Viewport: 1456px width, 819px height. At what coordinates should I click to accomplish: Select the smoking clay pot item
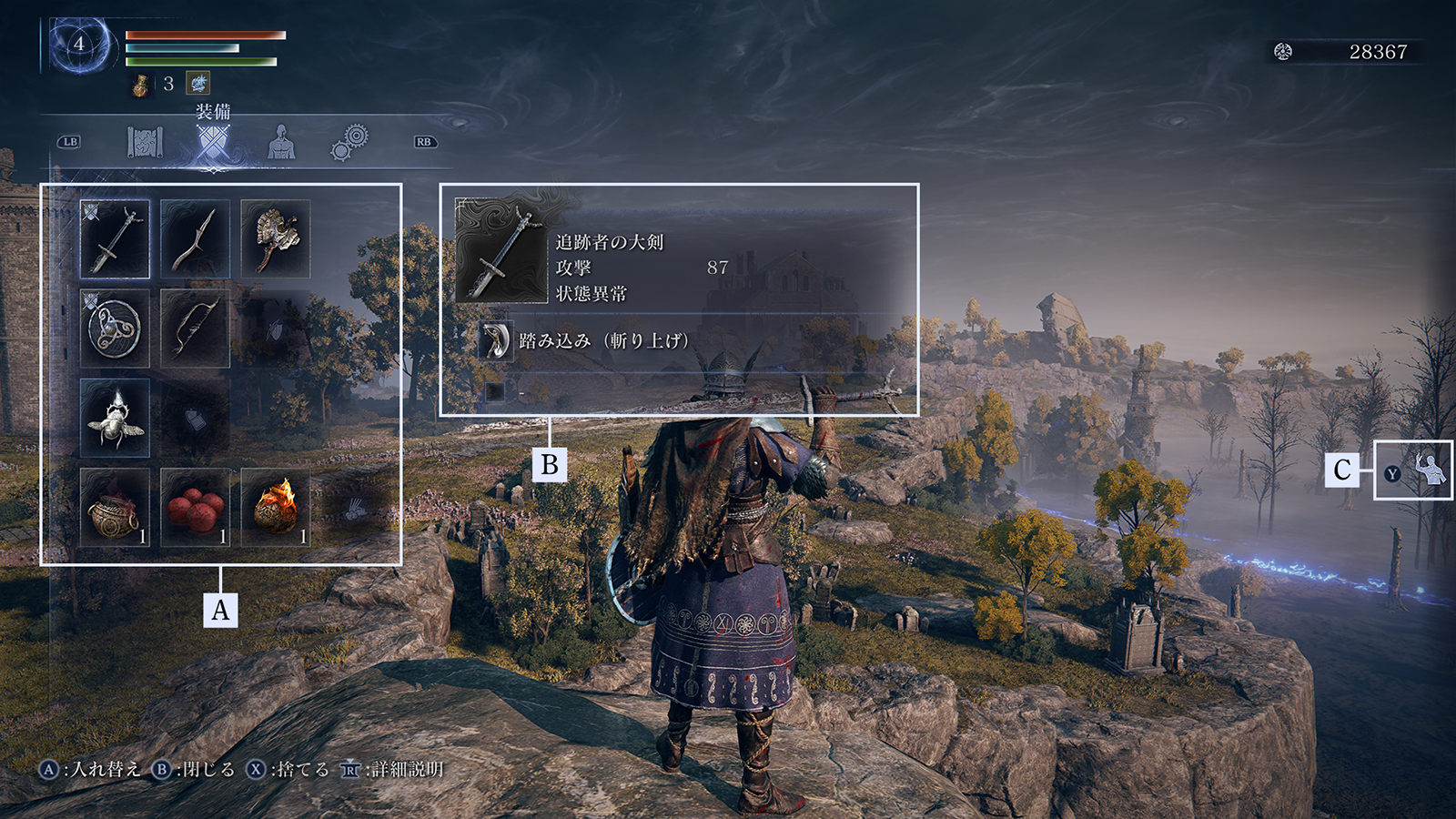coord(115,507)
